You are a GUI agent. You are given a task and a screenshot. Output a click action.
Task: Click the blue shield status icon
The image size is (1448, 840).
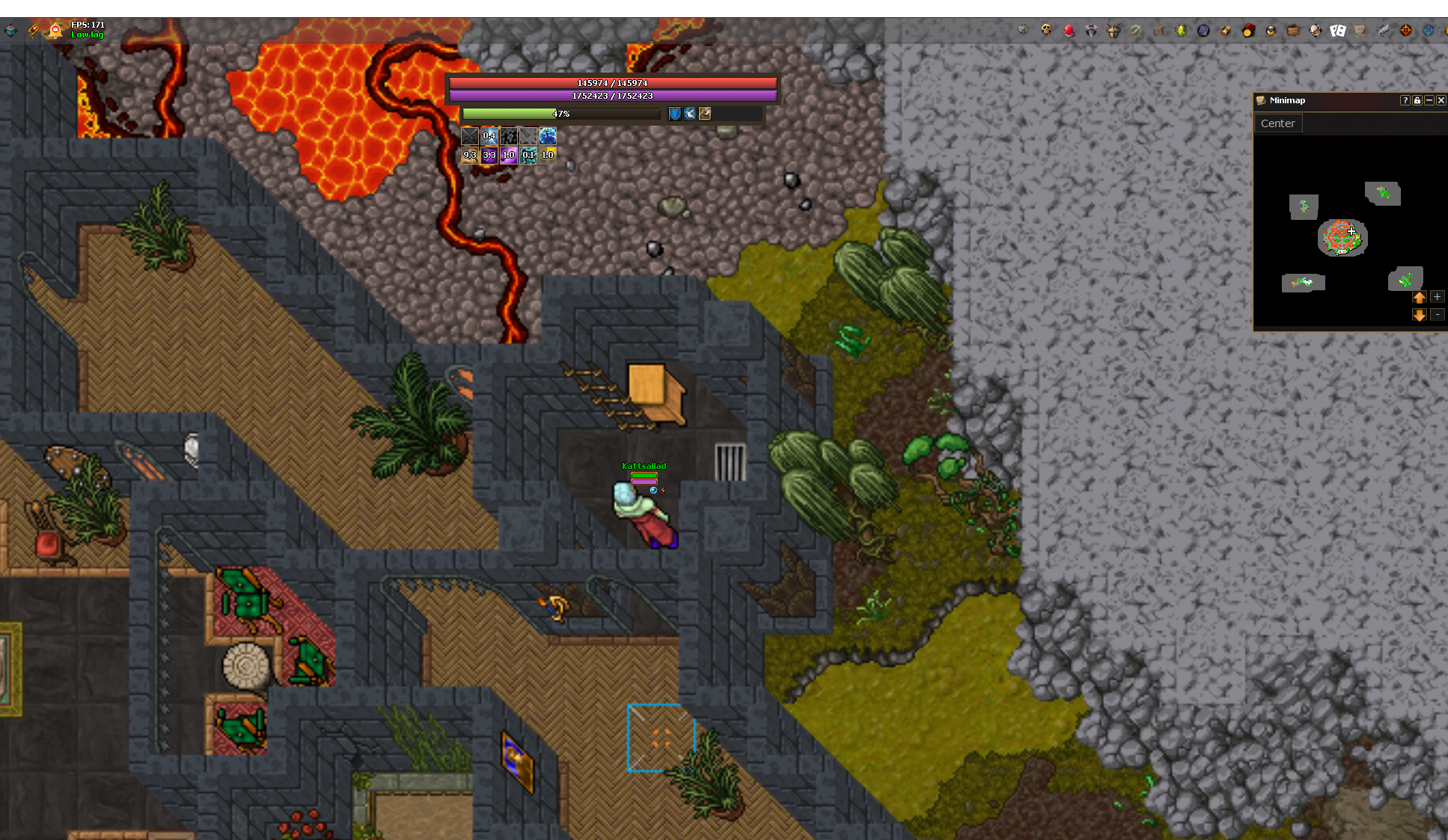(675, 114)
